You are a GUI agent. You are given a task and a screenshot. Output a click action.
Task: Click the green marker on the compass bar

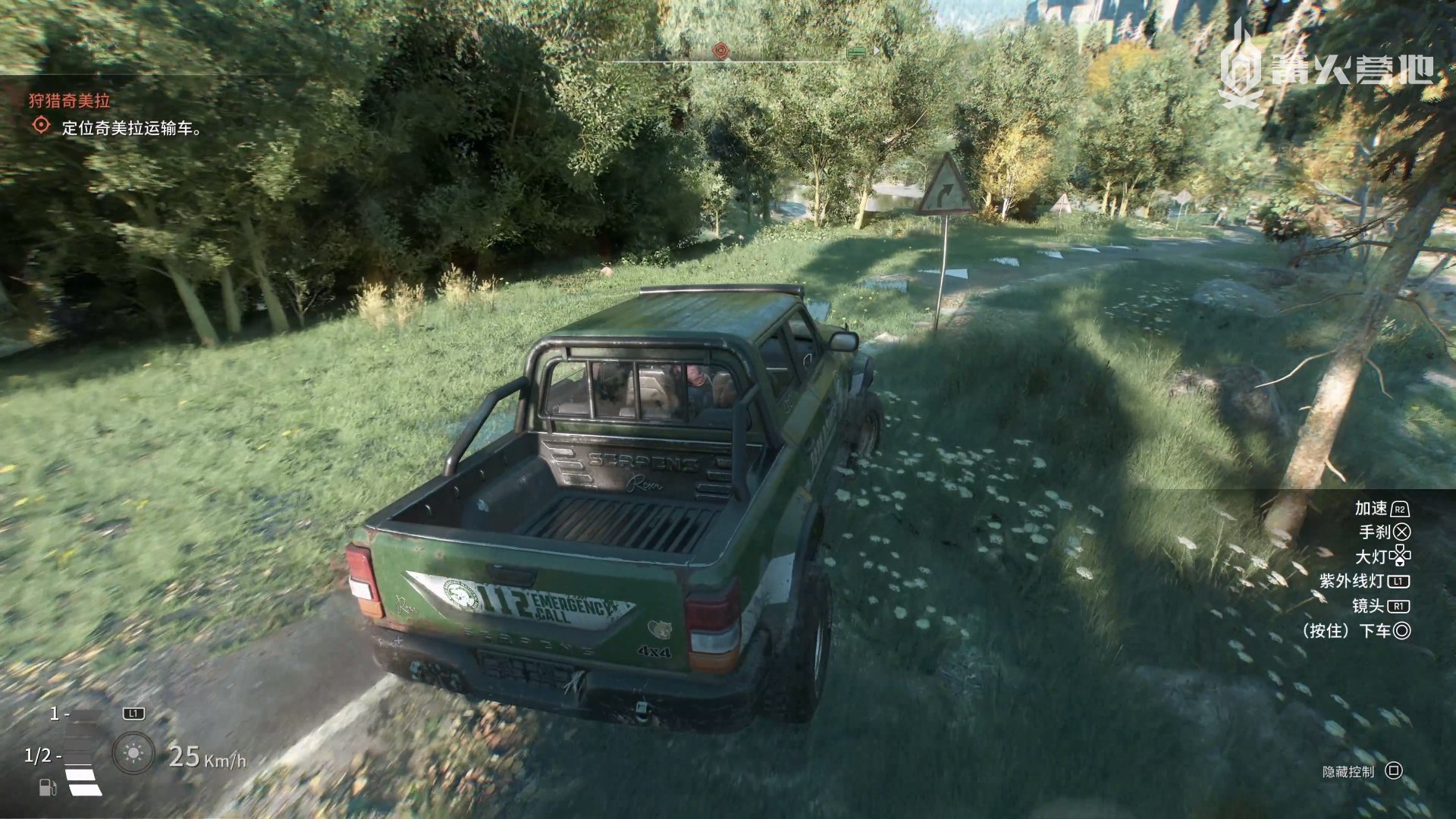pyautogui.click(x=857, y=52)
